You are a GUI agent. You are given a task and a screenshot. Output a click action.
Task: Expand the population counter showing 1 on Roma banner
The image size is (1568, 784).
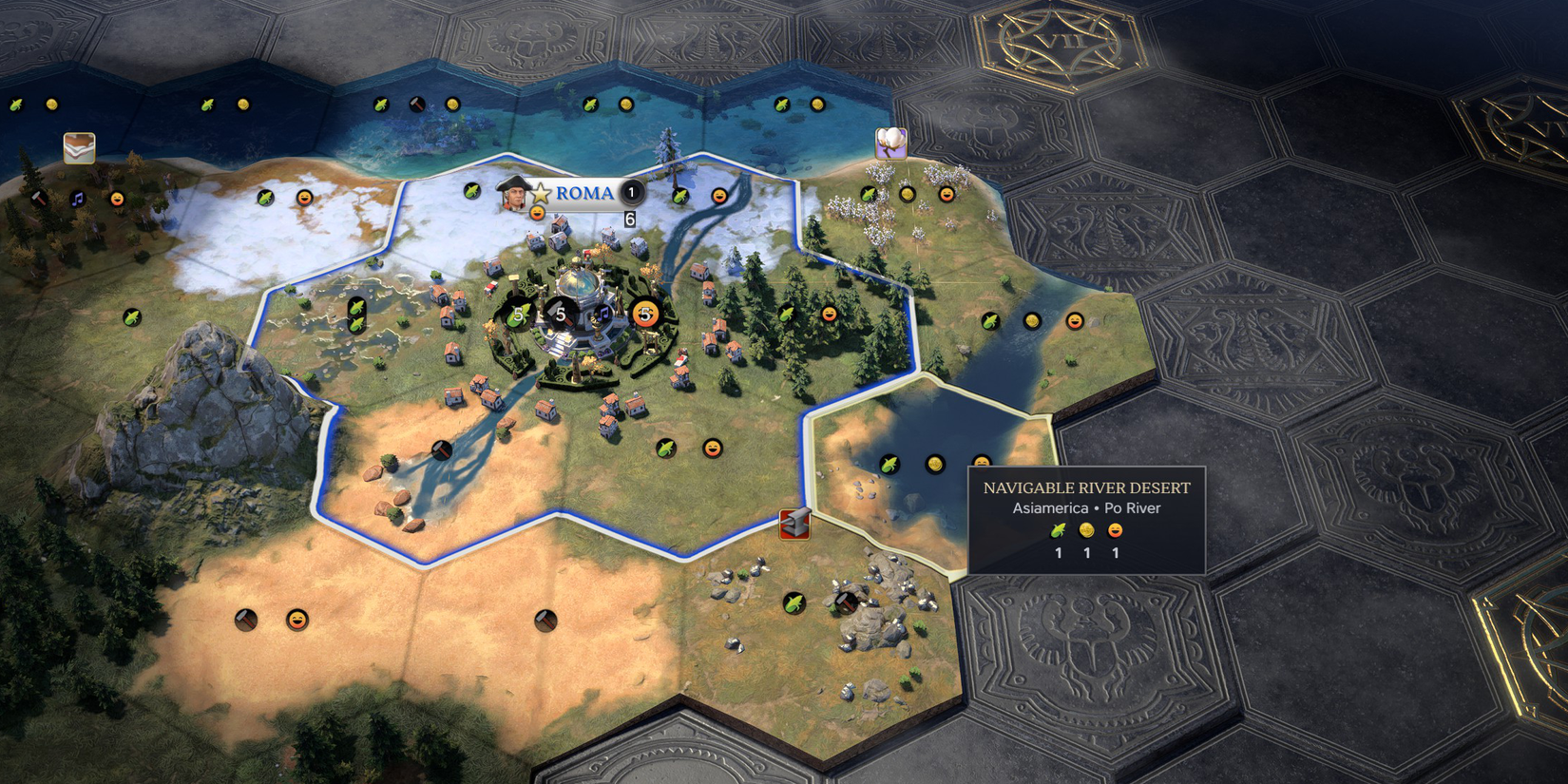point(631,193)
